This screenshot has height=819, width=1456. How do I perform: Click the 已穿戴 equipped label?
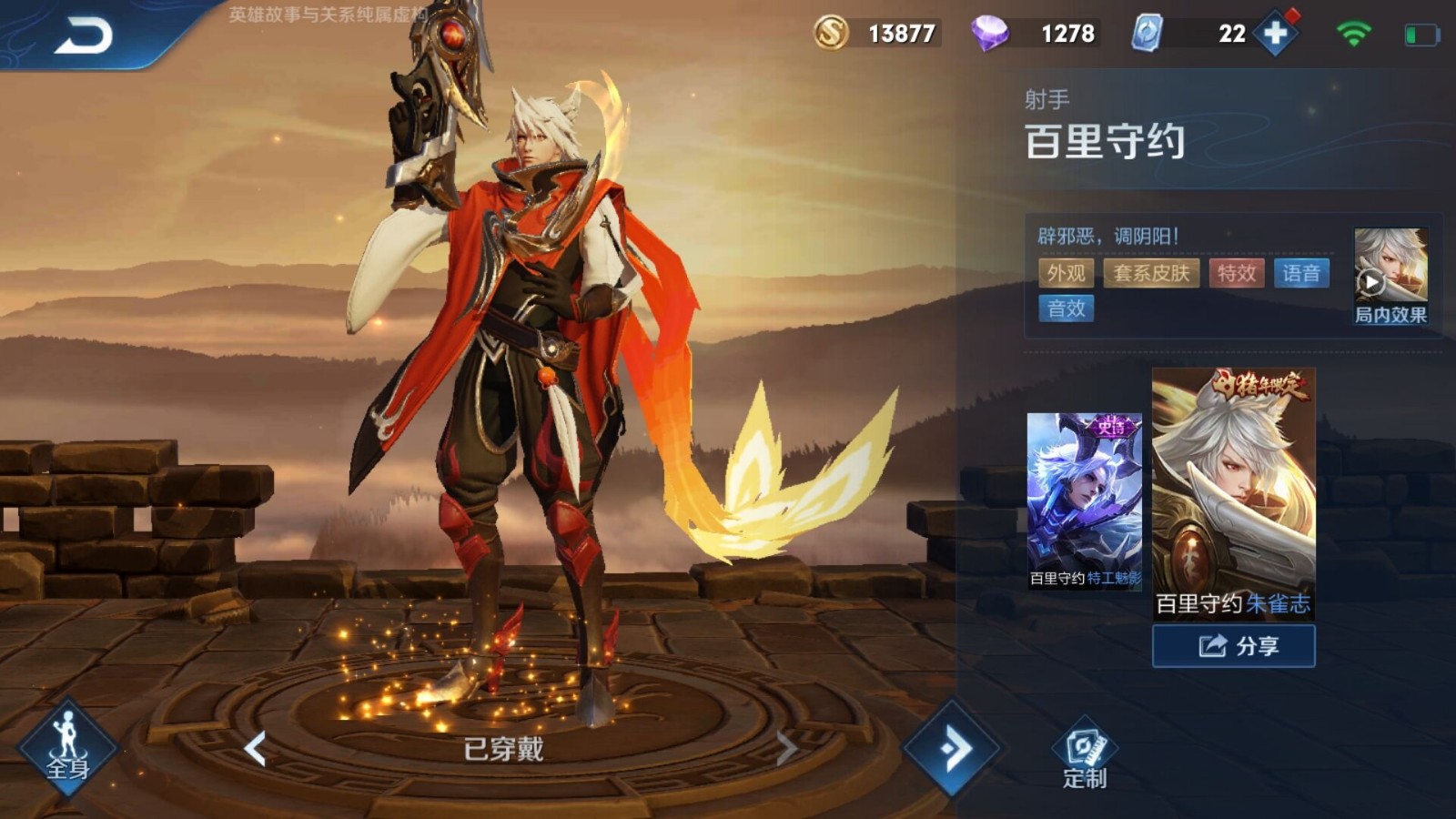coord(505,748)
